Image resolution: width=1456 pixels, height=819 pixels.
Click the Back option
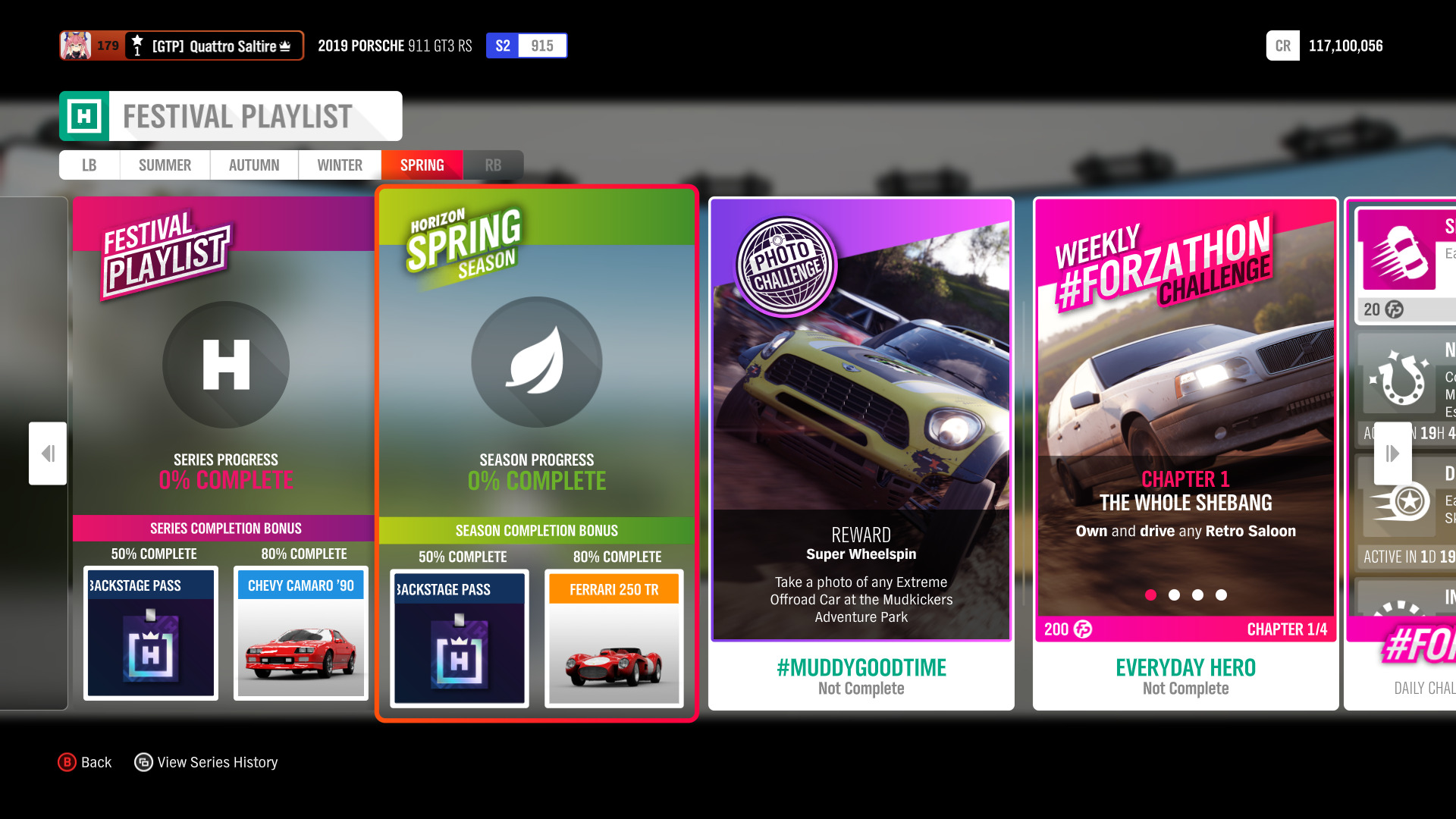click(85, 762)
